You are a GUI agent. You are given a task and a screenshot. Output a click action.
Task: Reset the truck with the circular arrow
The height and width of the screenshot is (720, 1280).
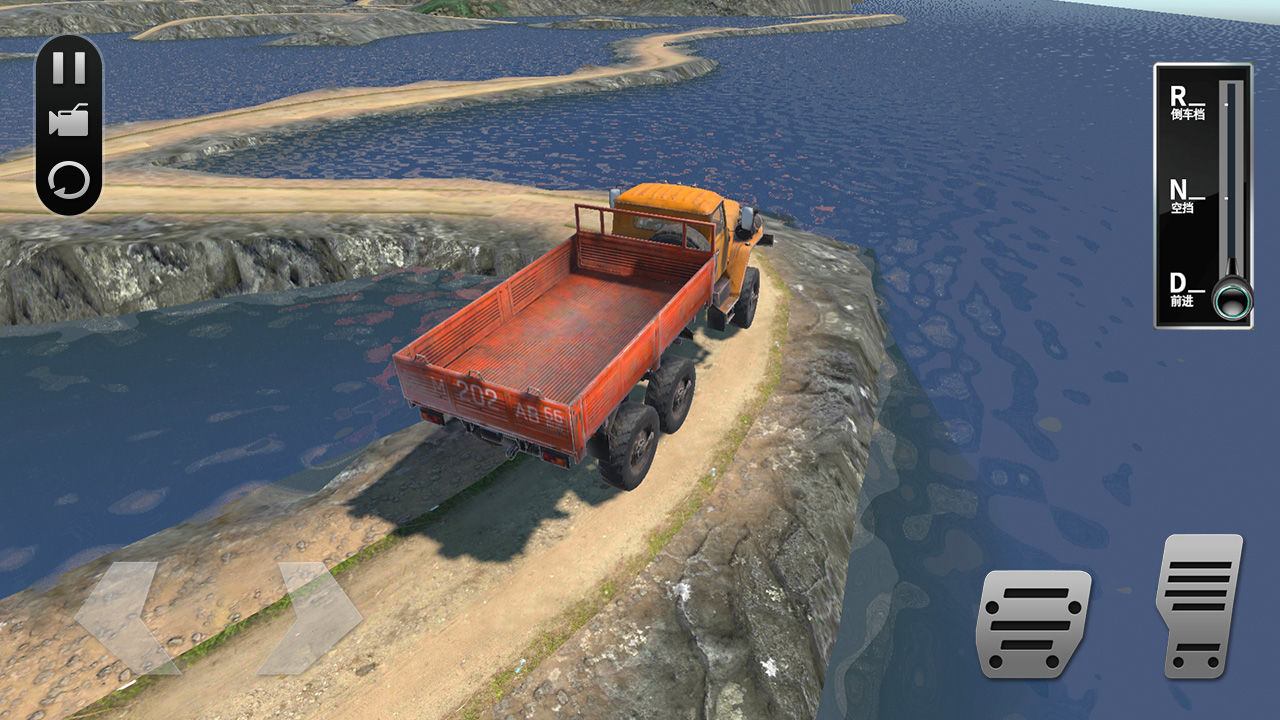[x=69, y=181]
